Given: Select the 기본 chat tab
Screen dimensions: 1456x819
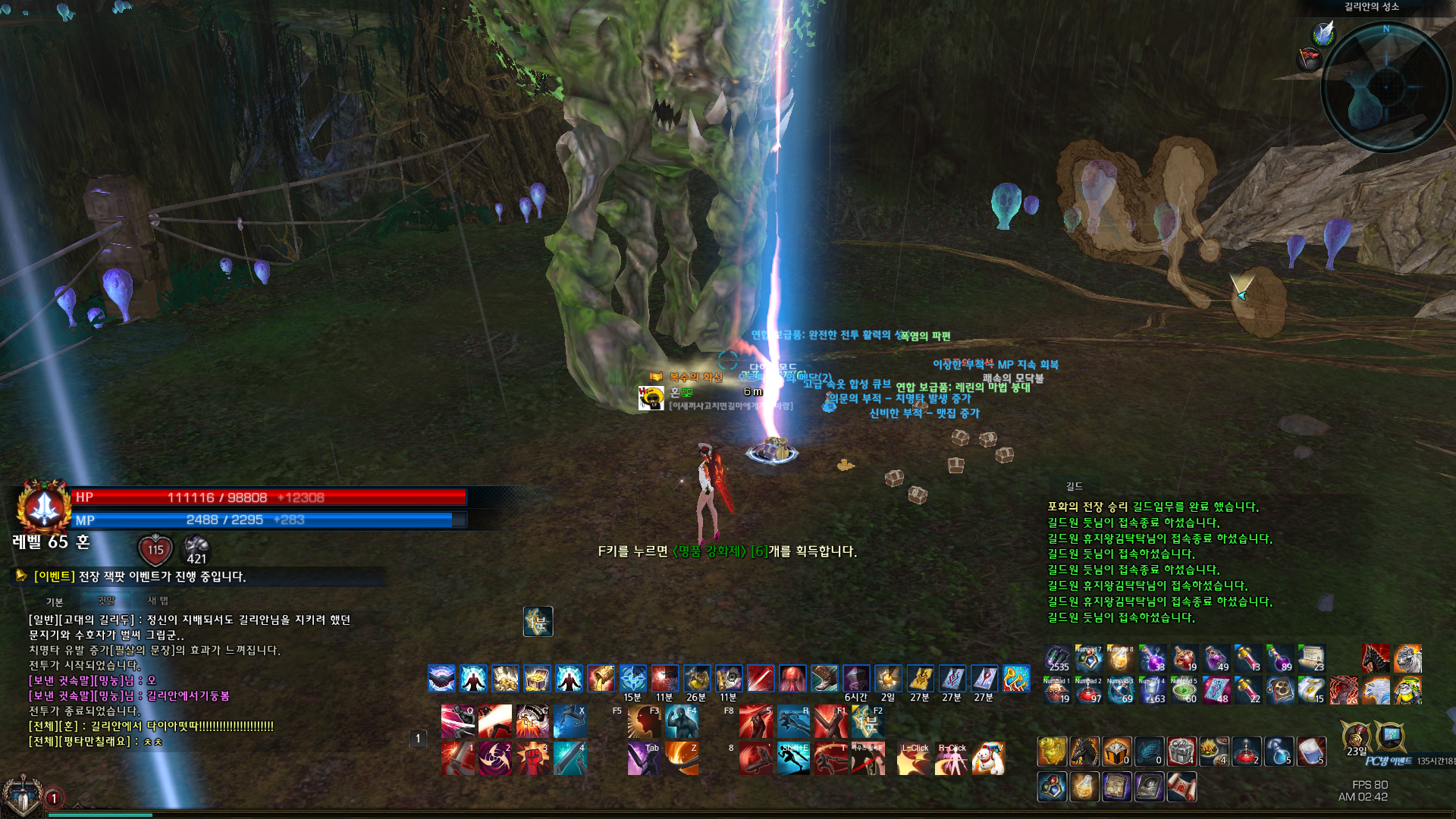Looking at the screenshot, I should coord(55,601).
